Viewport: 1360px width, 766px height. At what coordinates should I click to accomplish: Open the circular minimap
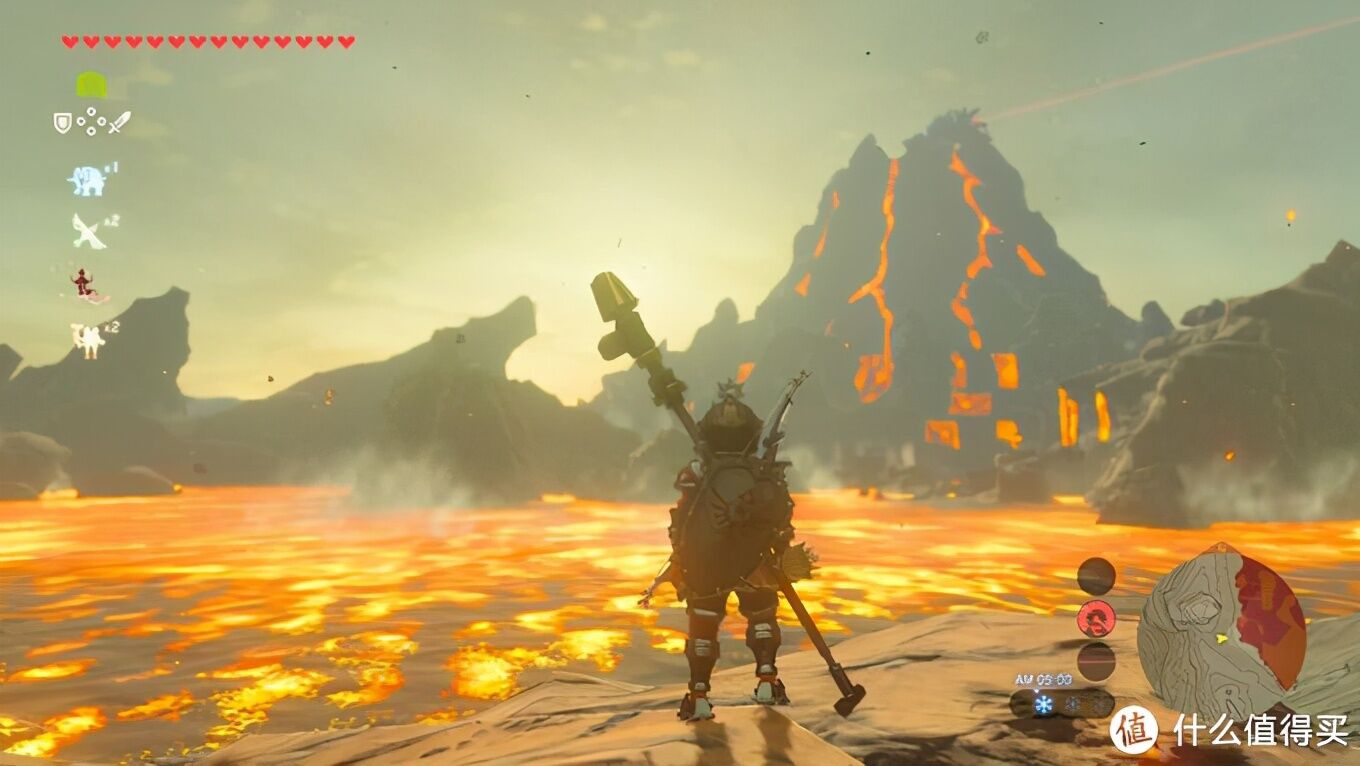(1221, 620)
